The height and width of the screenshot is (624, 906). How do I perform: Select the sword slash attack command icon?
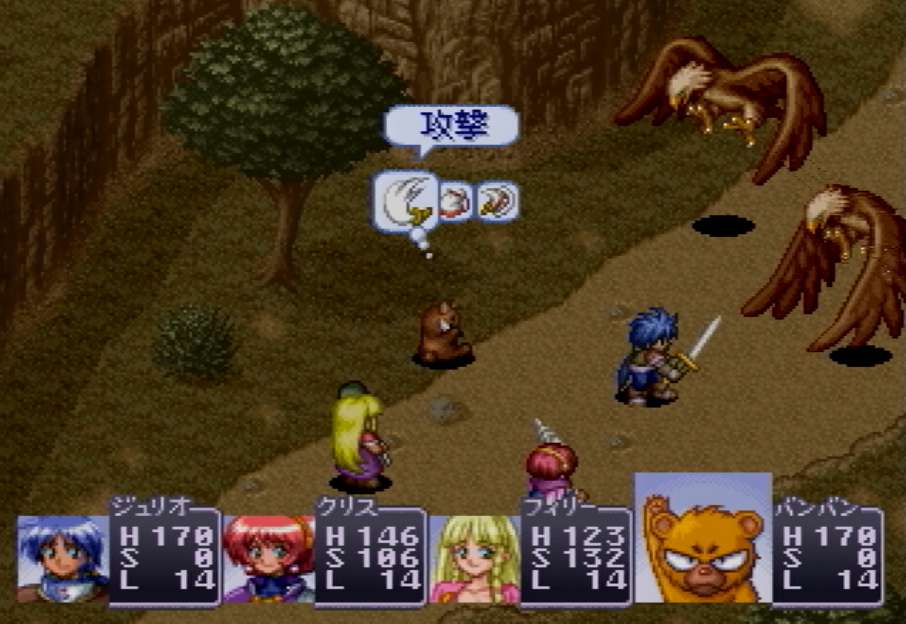(x=408, y=200)
